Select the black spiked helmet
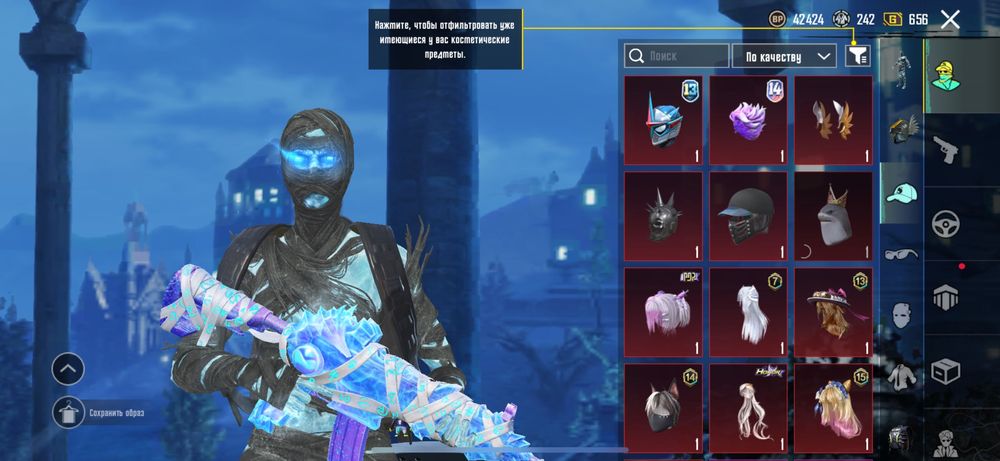The width and height of the screenshot is (1000, 461). [x=663, y=215]
